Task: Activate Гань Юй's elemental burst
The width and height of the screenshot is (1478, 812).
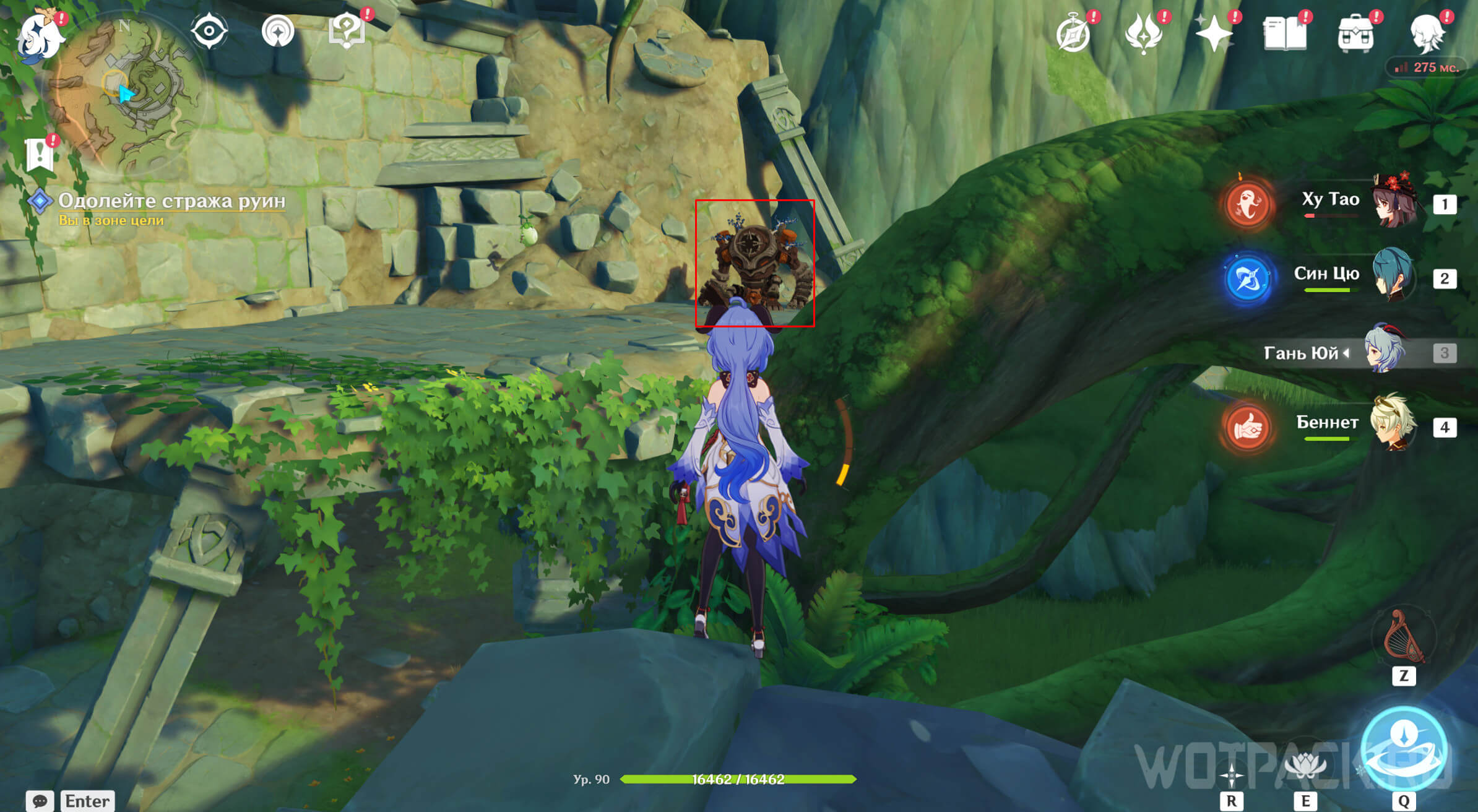Action: (1404, 750)
